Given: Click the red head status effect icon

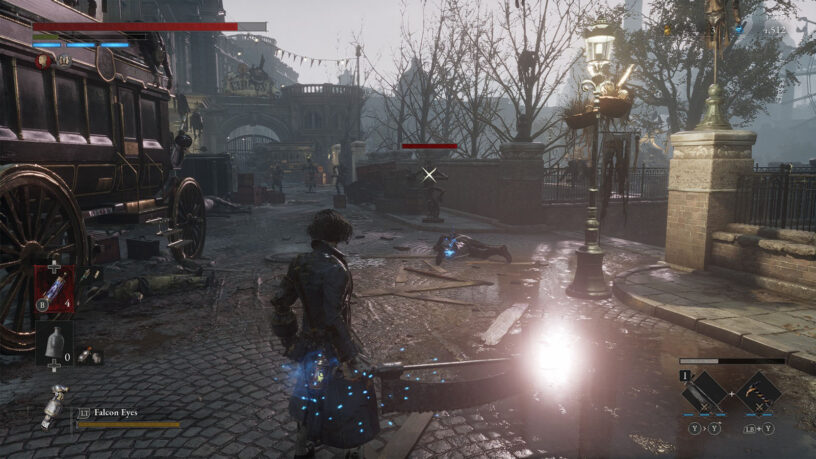Looking at the screenshot, I should point(43,60).
